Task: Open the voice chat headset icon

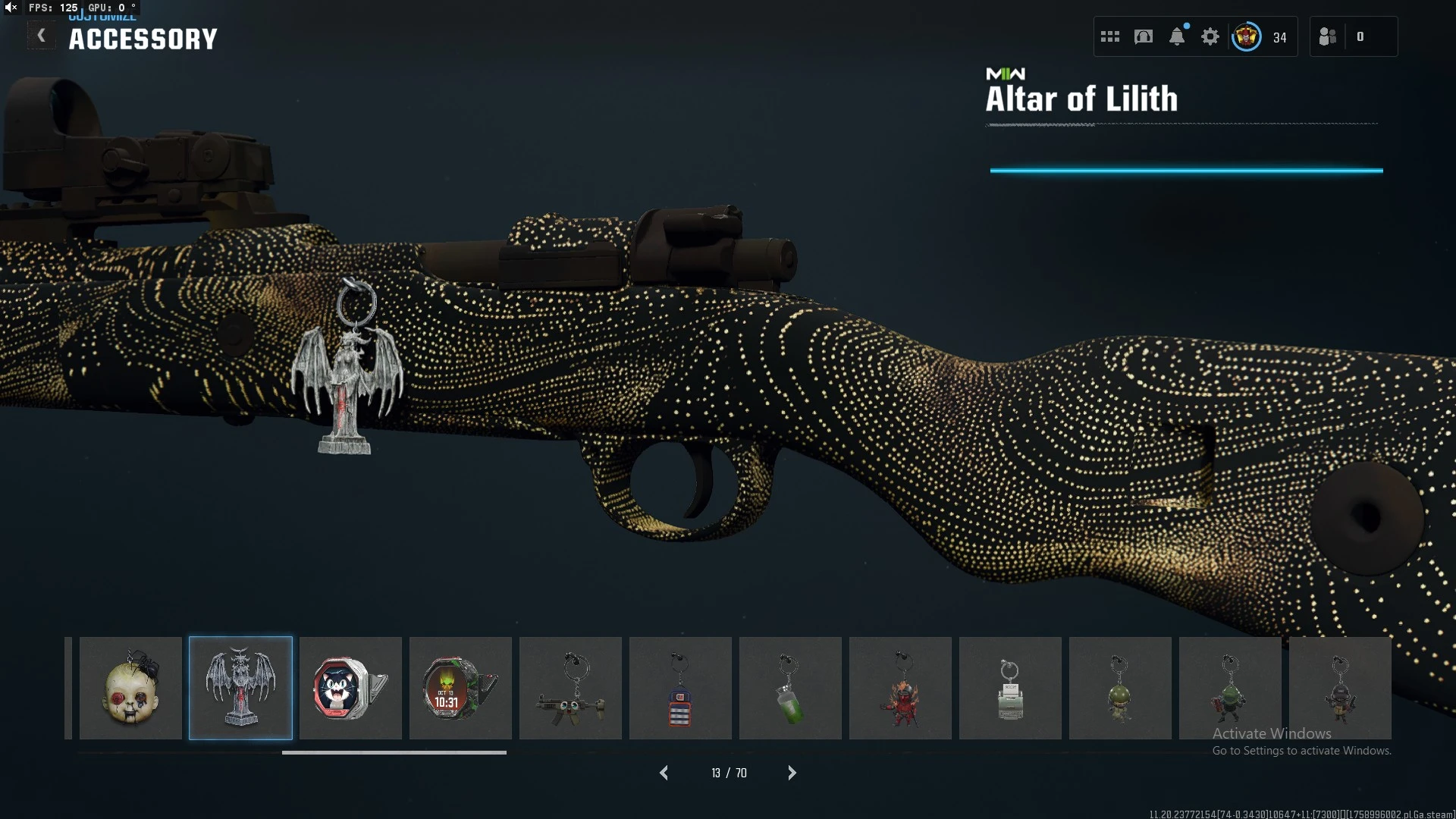Action: (x=1144, y=36)
